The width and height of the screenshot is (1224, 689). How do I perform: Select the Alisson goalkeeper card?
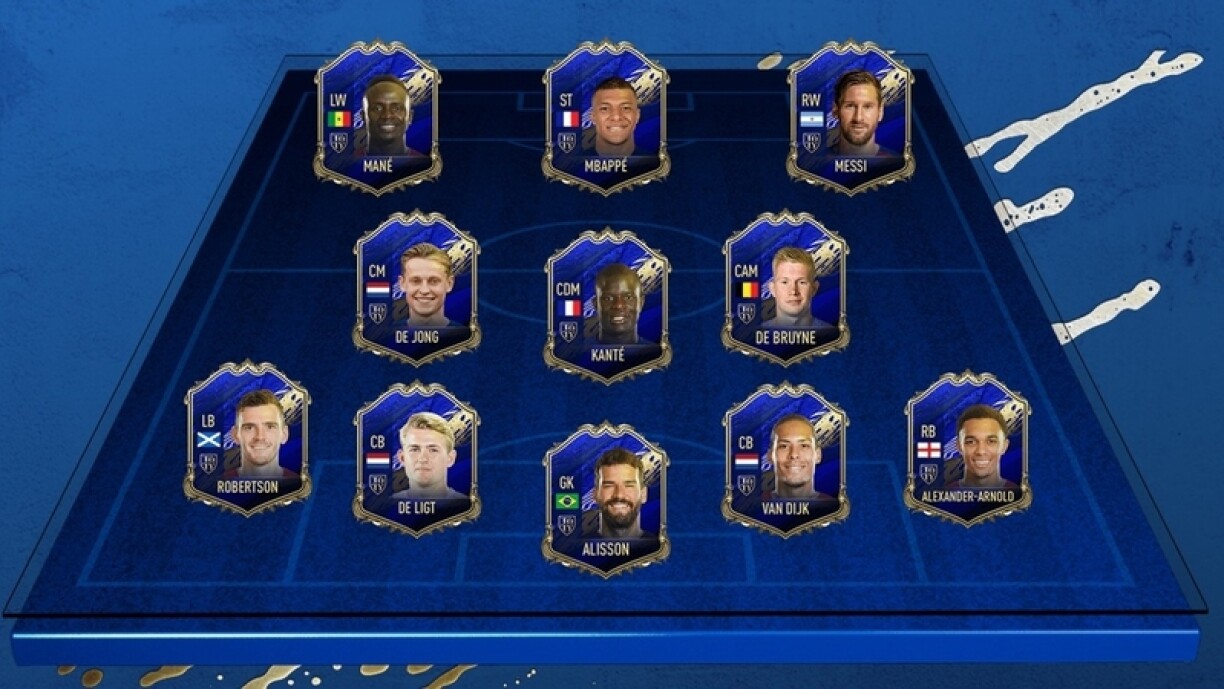pyautogui.click(x=606, y=498)
